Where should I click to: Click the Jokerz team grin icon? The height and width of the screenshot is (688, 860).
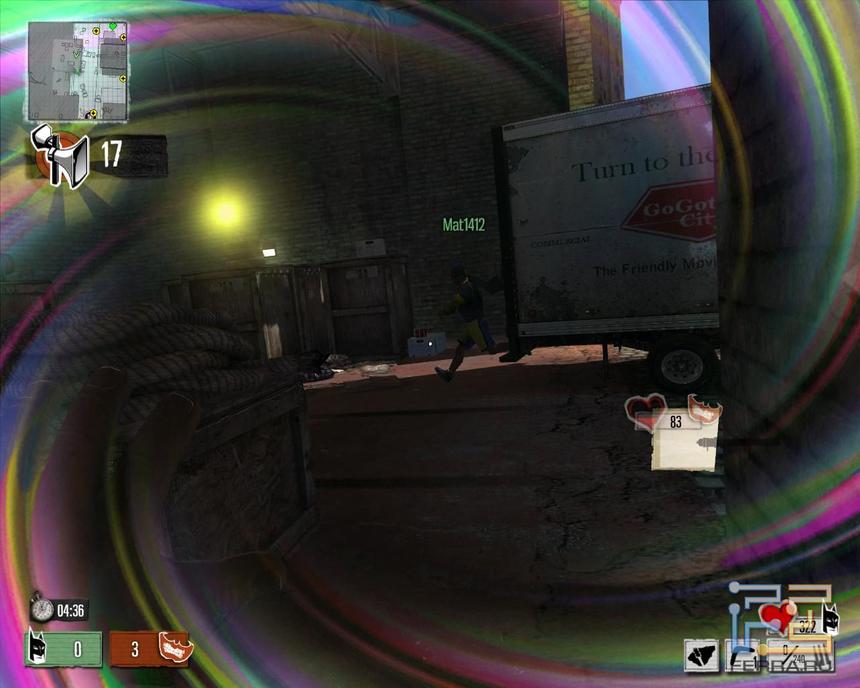tap(174, 649)
